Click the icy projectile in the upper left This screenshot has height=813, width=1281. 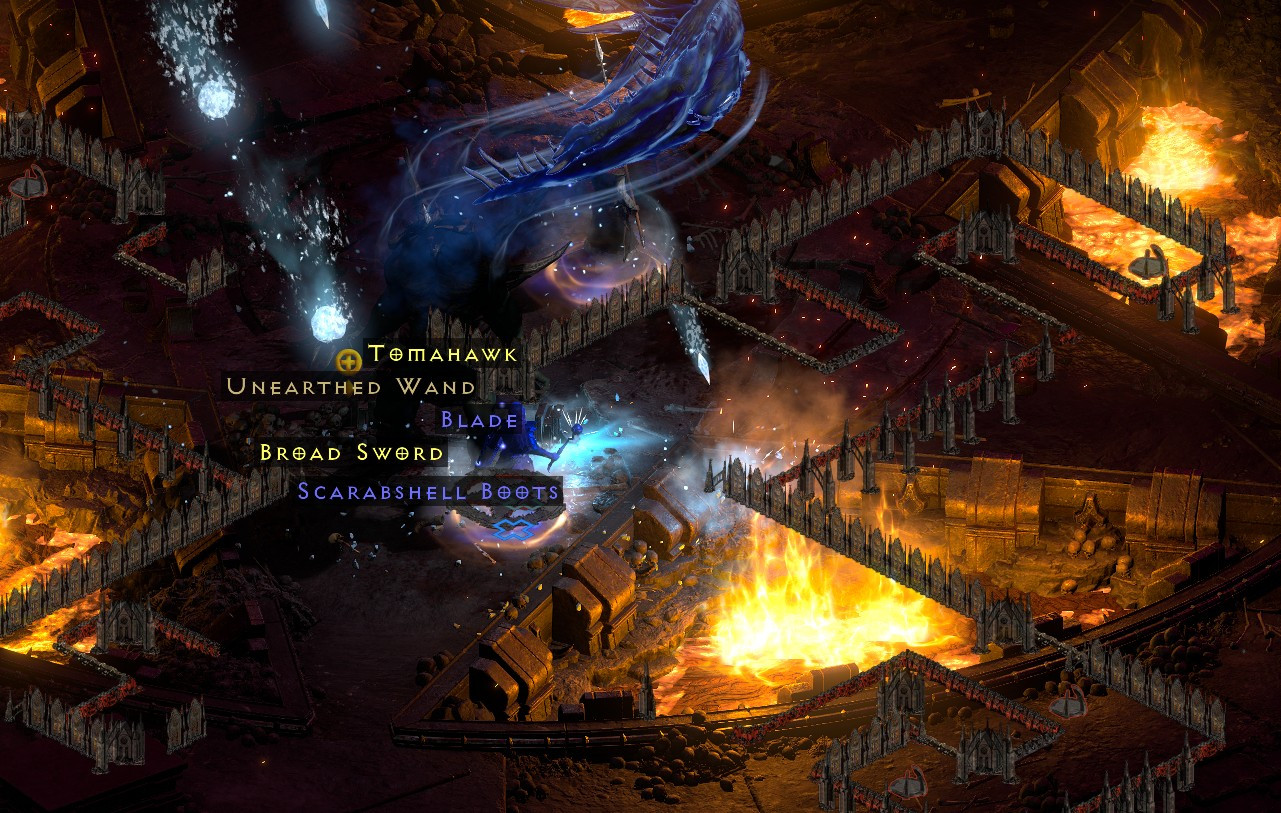pyautogui.click(x=218, y=100)
